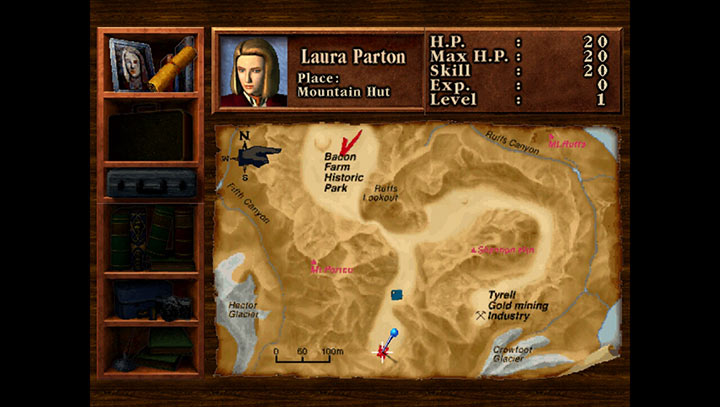Open the black briefcase on the shelf
This screenshot has height=407, width=720.
151,133
